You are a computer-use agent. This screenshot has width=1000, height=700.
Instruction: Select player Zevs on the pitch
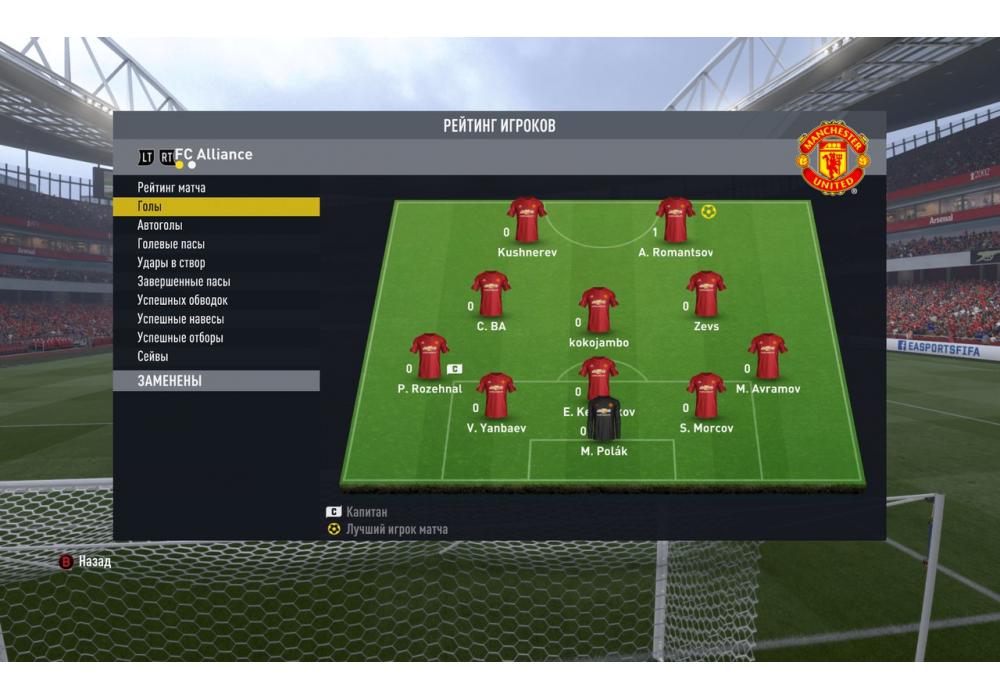click(706, 294)
